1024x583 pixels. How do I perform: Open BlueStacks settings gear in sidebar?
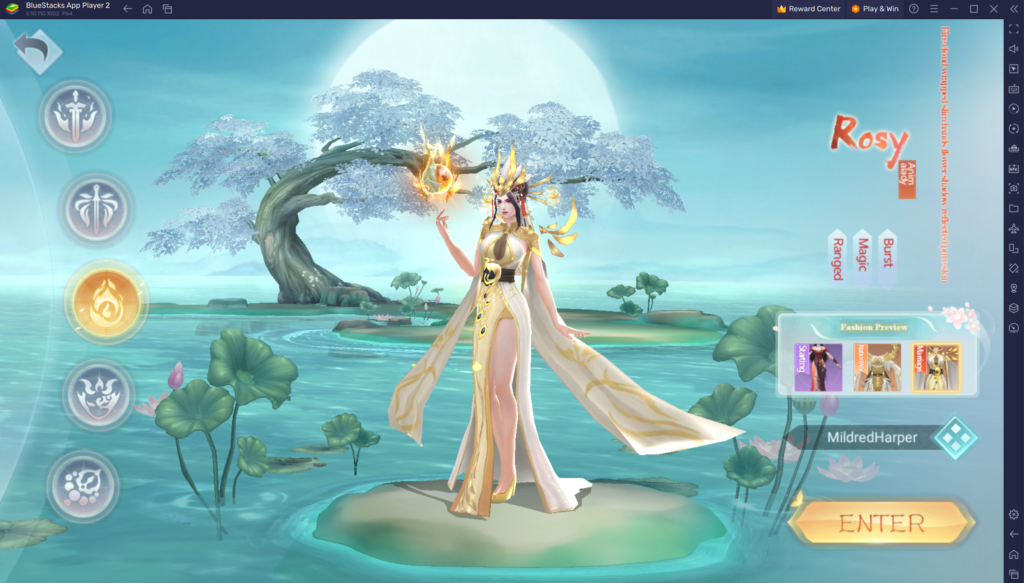click(1013, 514)
